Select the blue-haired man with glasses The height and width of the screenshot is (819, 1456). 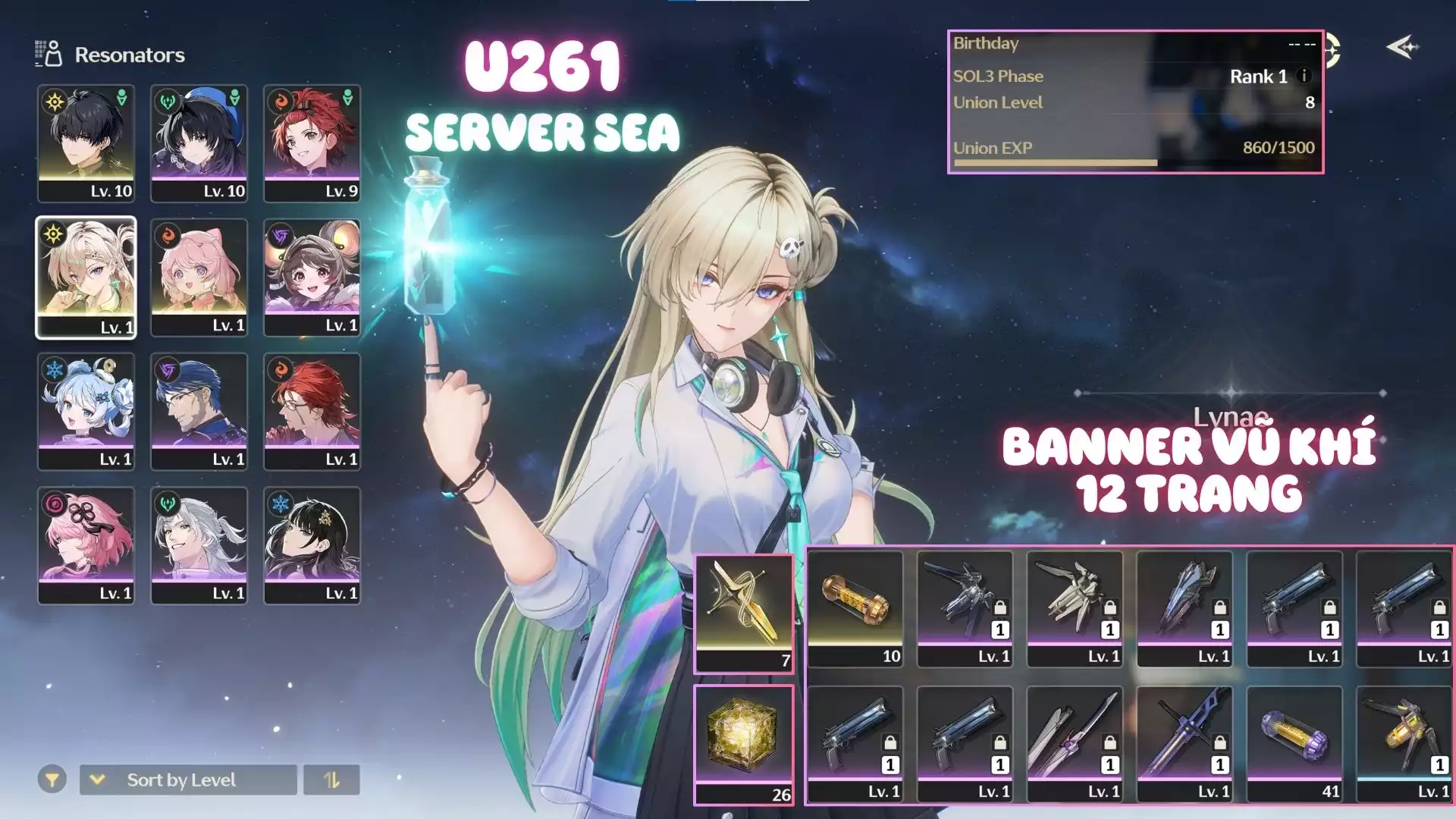pyautogui.click(x=199, y=411)
